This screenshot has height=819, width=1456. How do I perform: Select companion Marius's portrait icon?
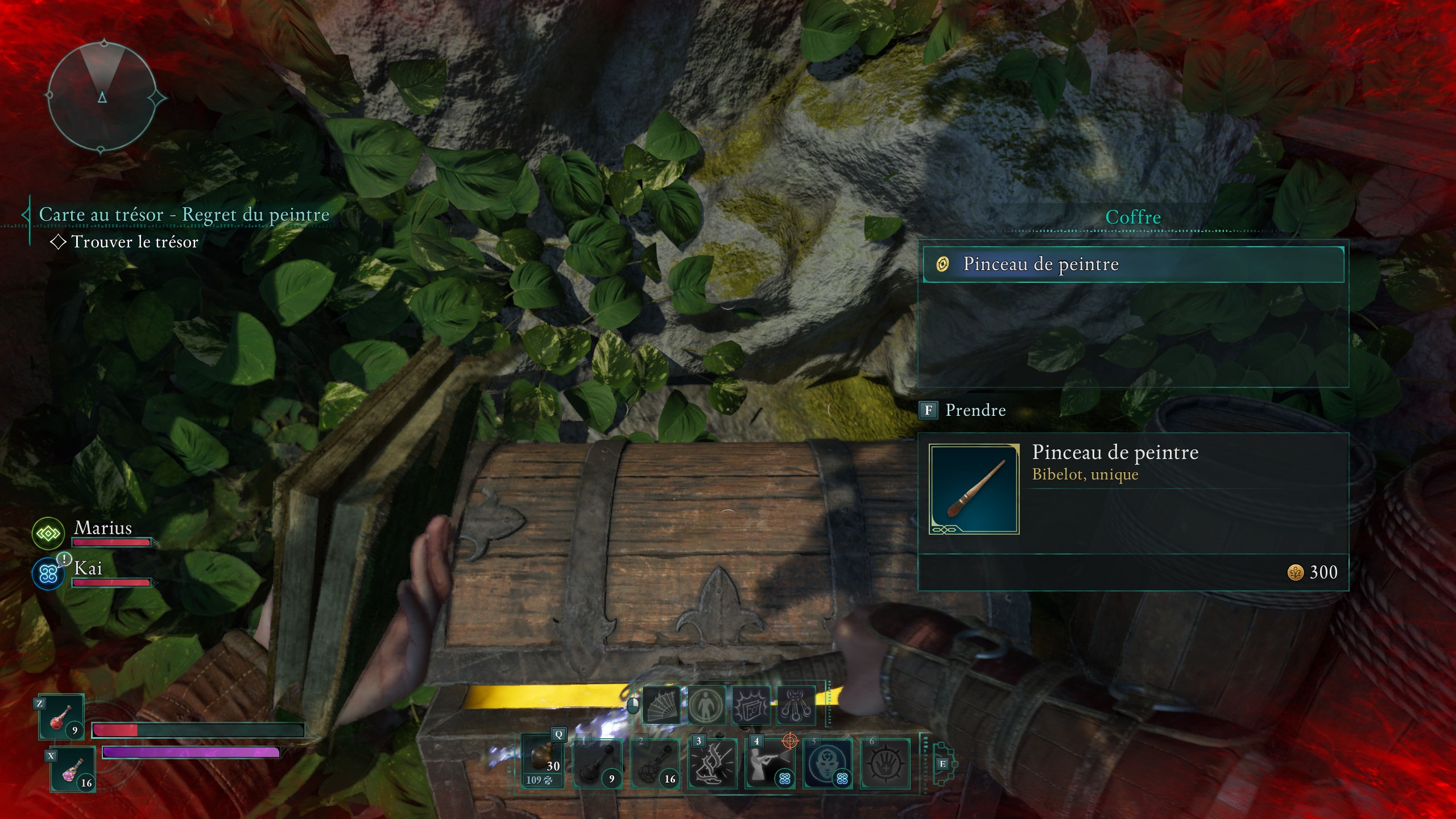click(48, 533)
